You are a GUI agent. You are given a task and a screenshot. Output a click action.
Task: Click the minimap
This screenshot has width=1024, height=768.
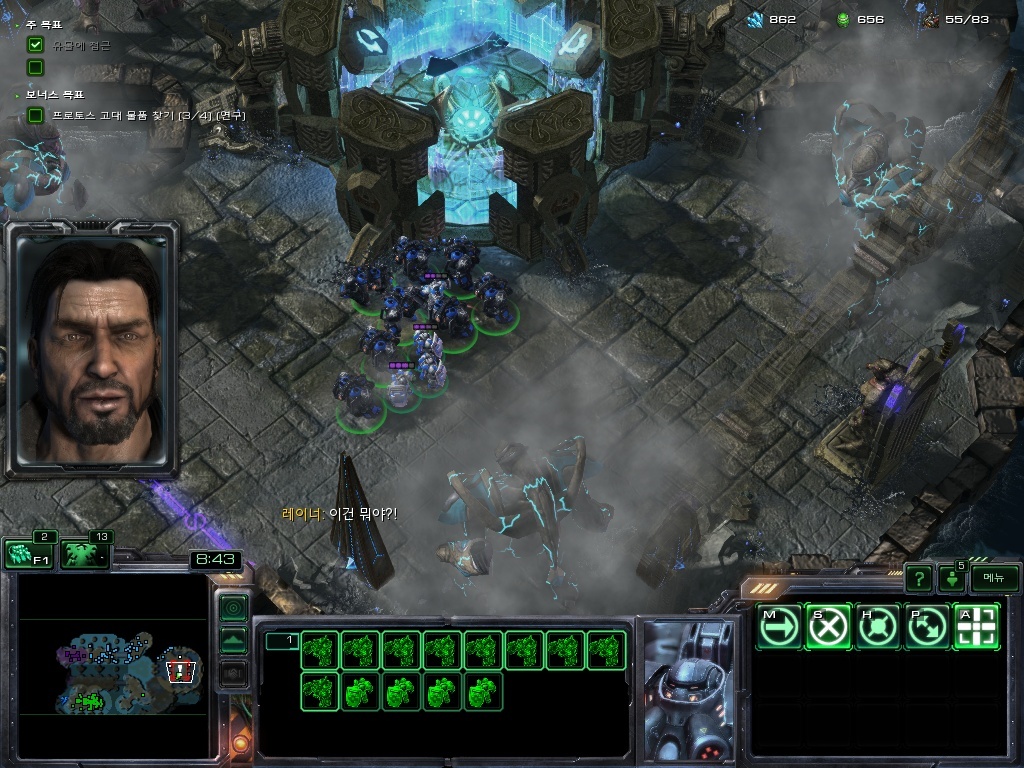[113, 665]
